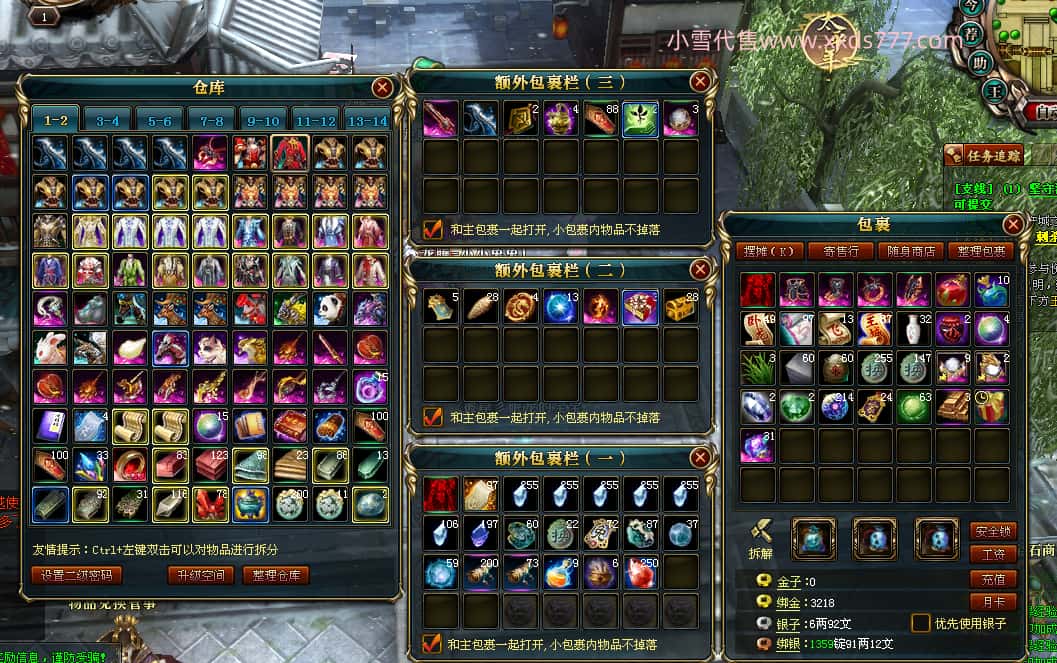This screenshot has width=1057, height=663.
Task: Select the panda pet icon in warehouse
Action: [x=330, y=308]
